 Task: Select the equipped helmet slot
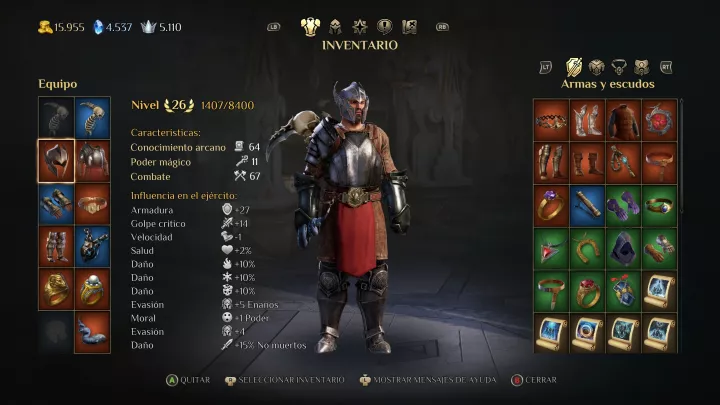point(56,160)
